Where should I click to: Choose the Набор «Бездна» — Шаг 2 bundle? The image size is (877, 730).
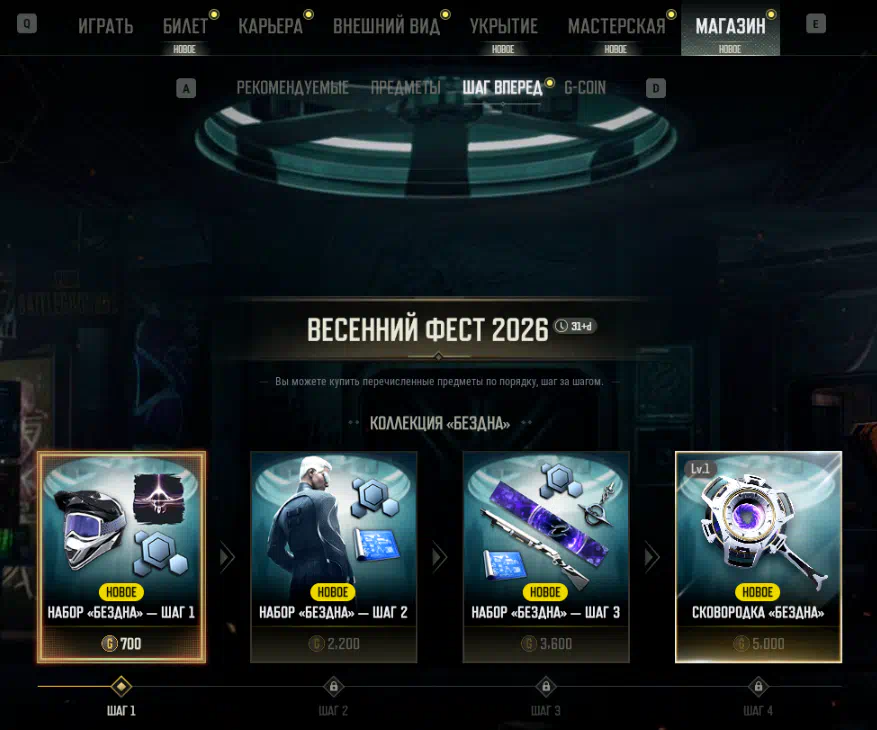(333, 556)
